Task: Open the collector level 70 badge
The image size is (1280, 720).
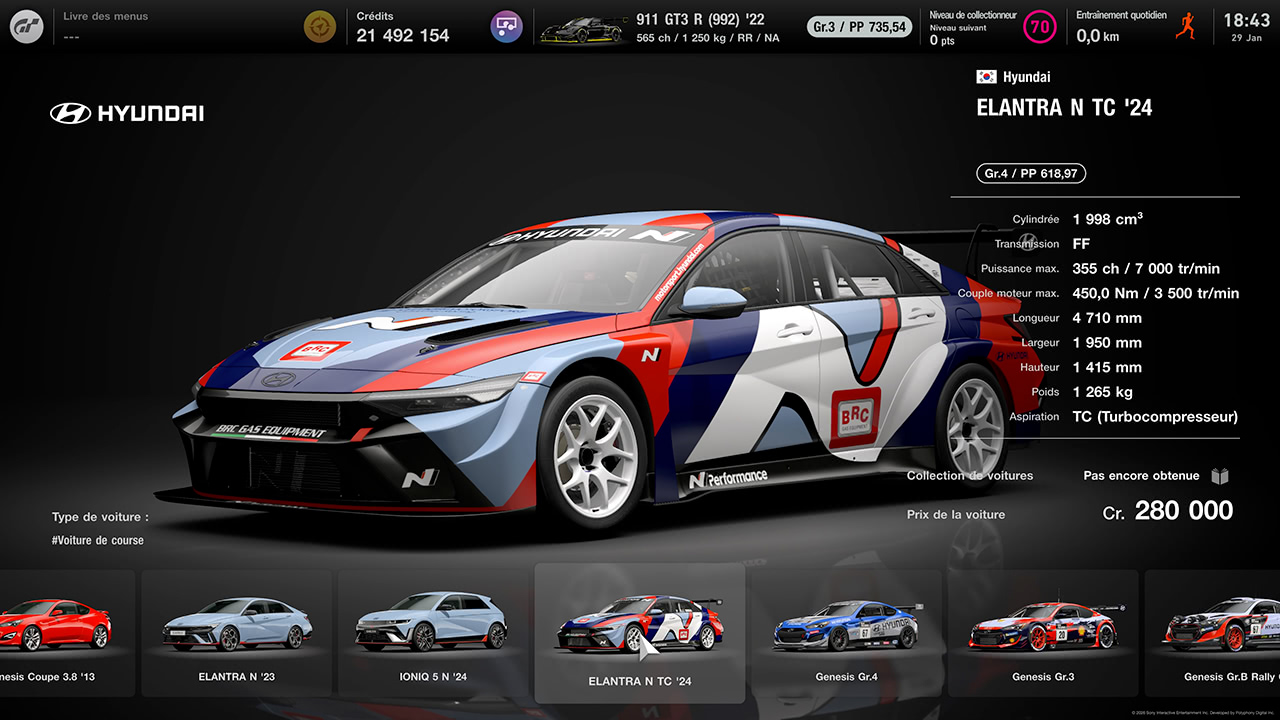Action: (x=1039, y=26)
